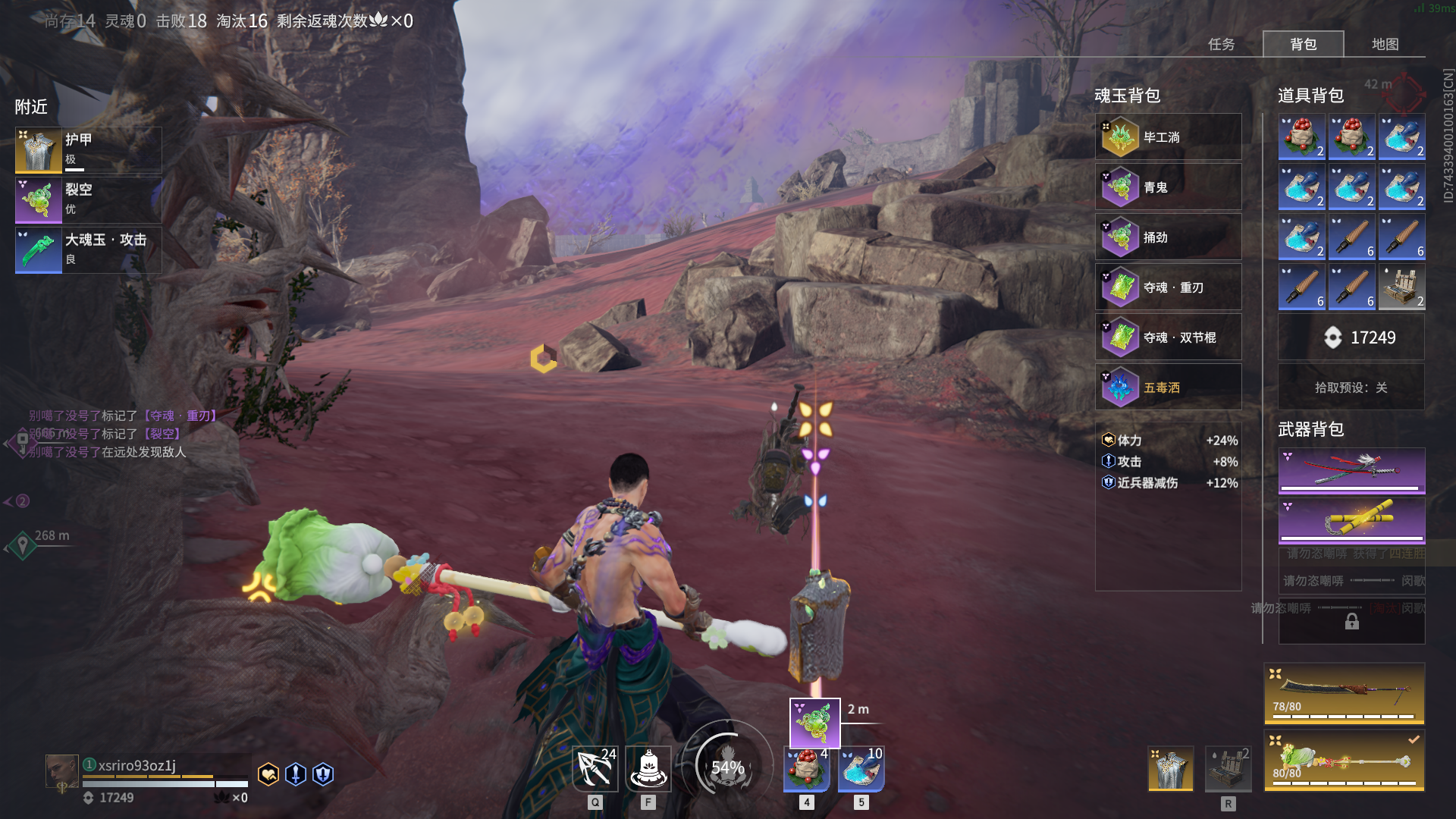Select the 五毒洒 soul jade
Screen dimensions: 1456x819
[x=1168, y=388]
